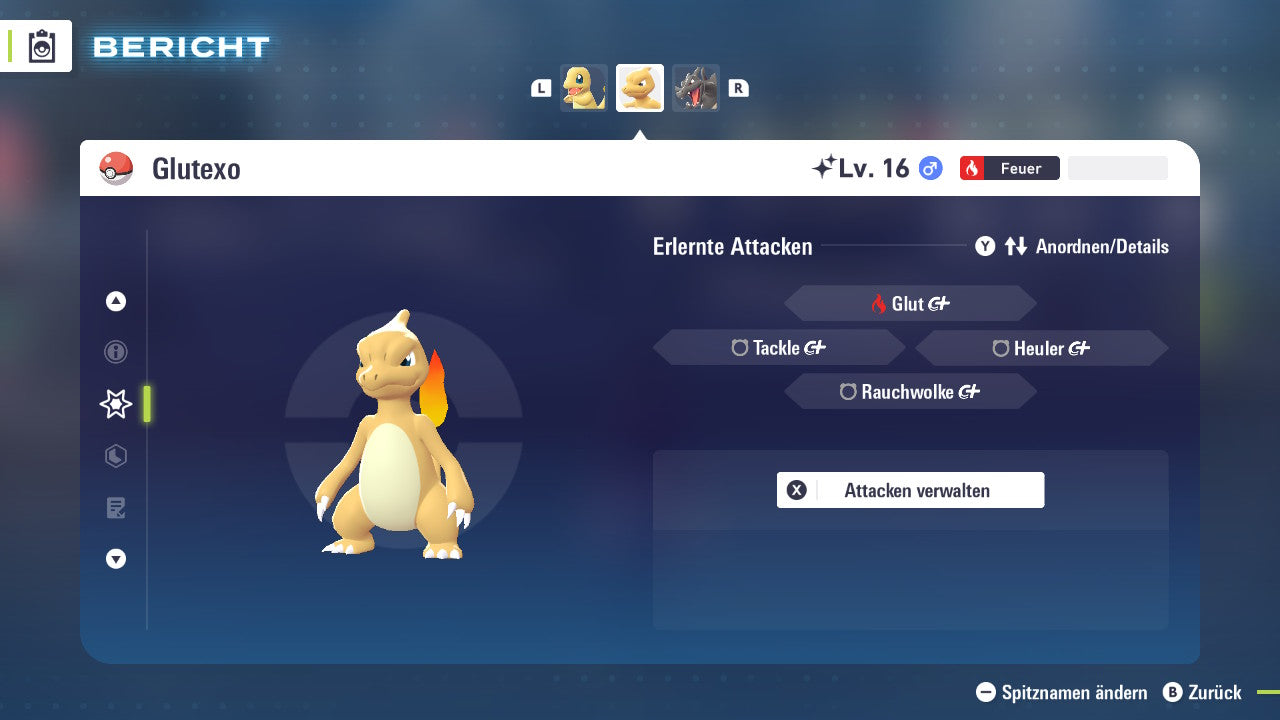Select the Glumanda thumbnail next to L

click(584, 87)
